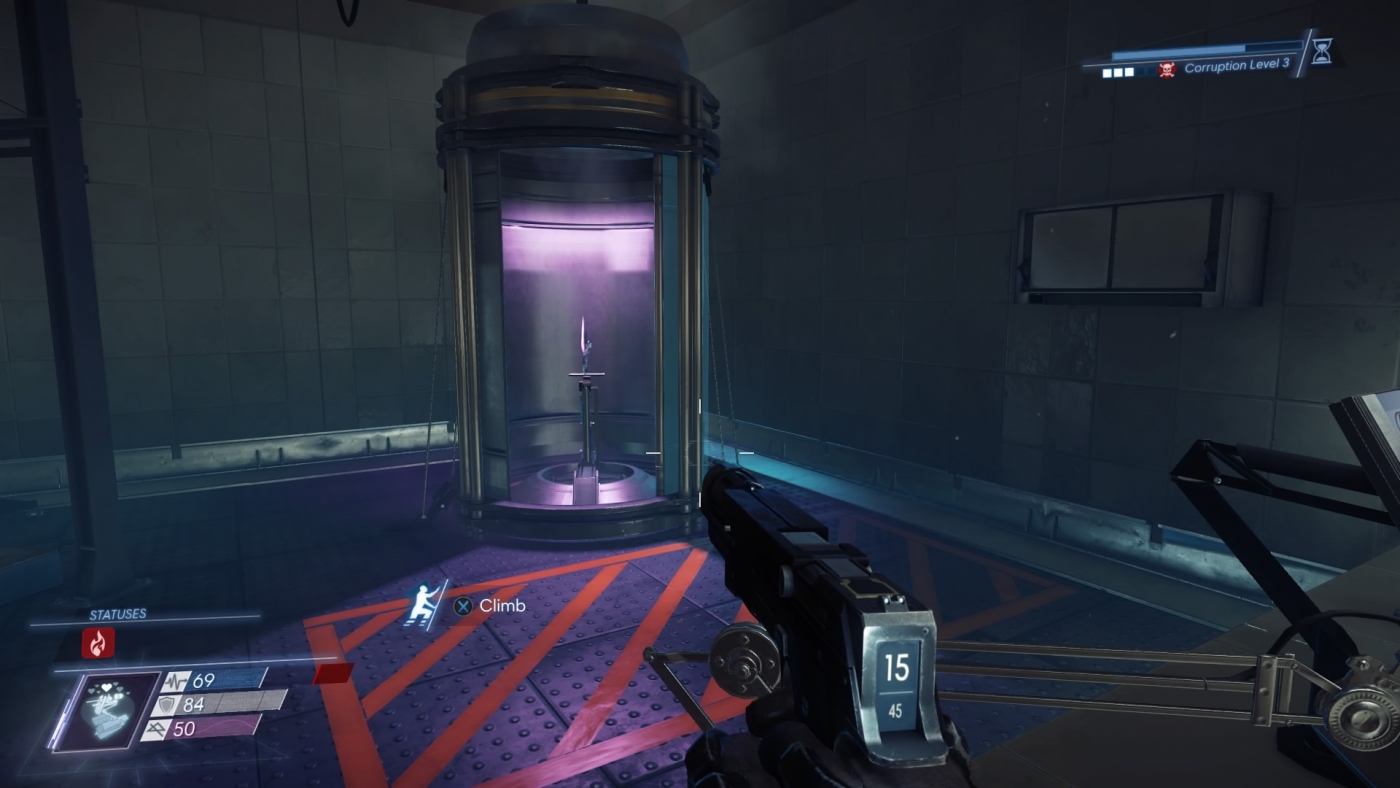Viewport: 1400px width, 788px height.
Task: Click the blue health bar beside 69
Action: point(233,680)
